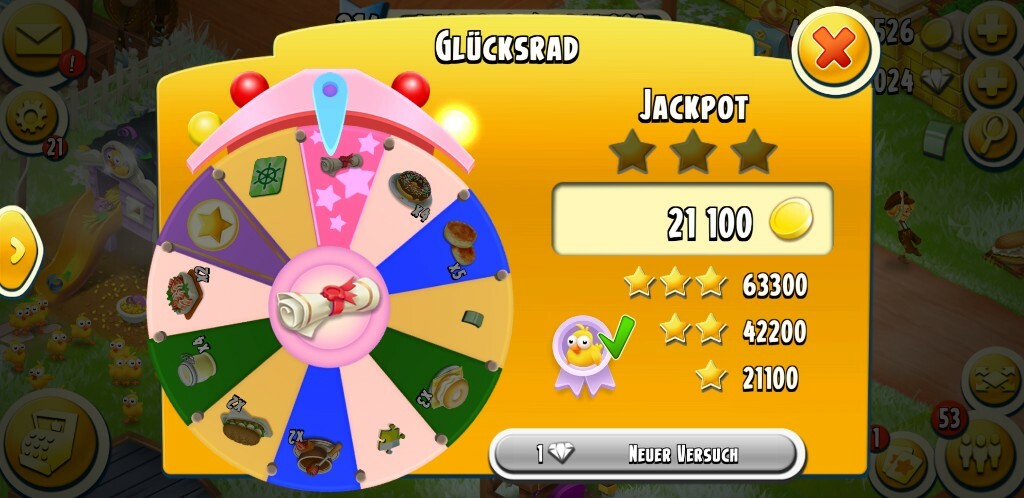Open the settings gear icon
Screen dimensions: 1024x498
click(x=30, y=118)
